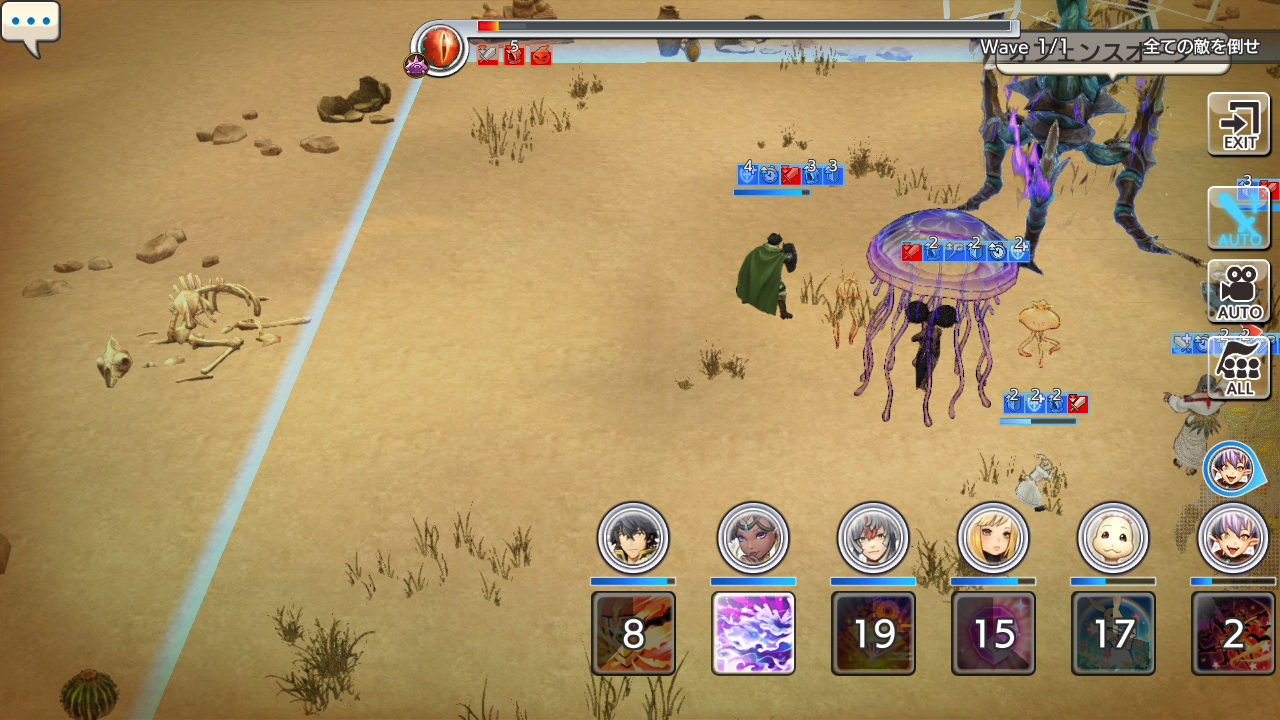Select the purple-haired grinning girl portrait

click(1233, 538)
